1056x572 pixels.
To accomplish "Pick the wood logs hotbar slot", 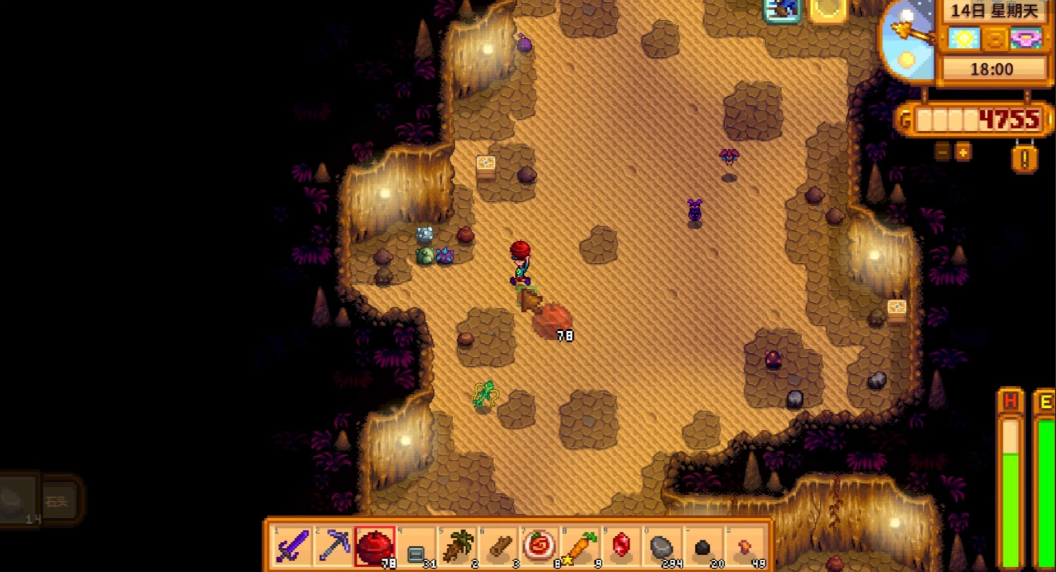I will pos(498,546).
